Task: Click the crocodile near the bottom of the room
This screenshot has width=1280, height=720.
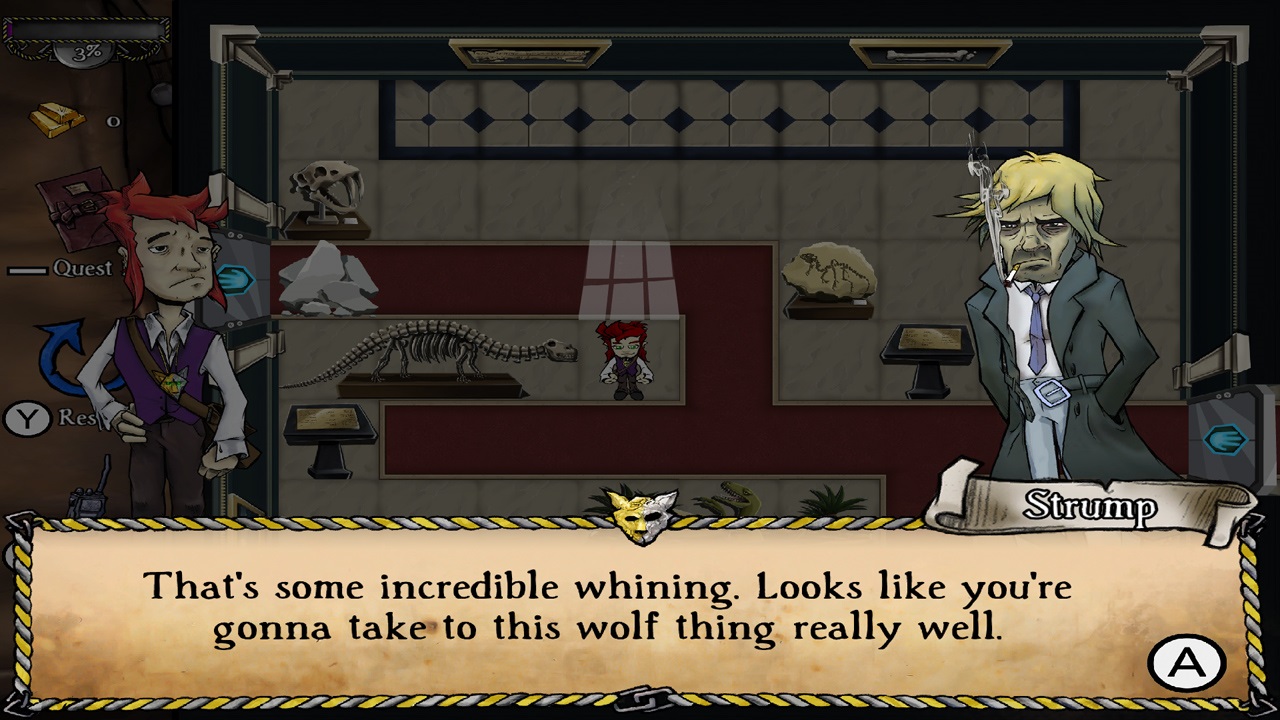Action: point(736,496)
